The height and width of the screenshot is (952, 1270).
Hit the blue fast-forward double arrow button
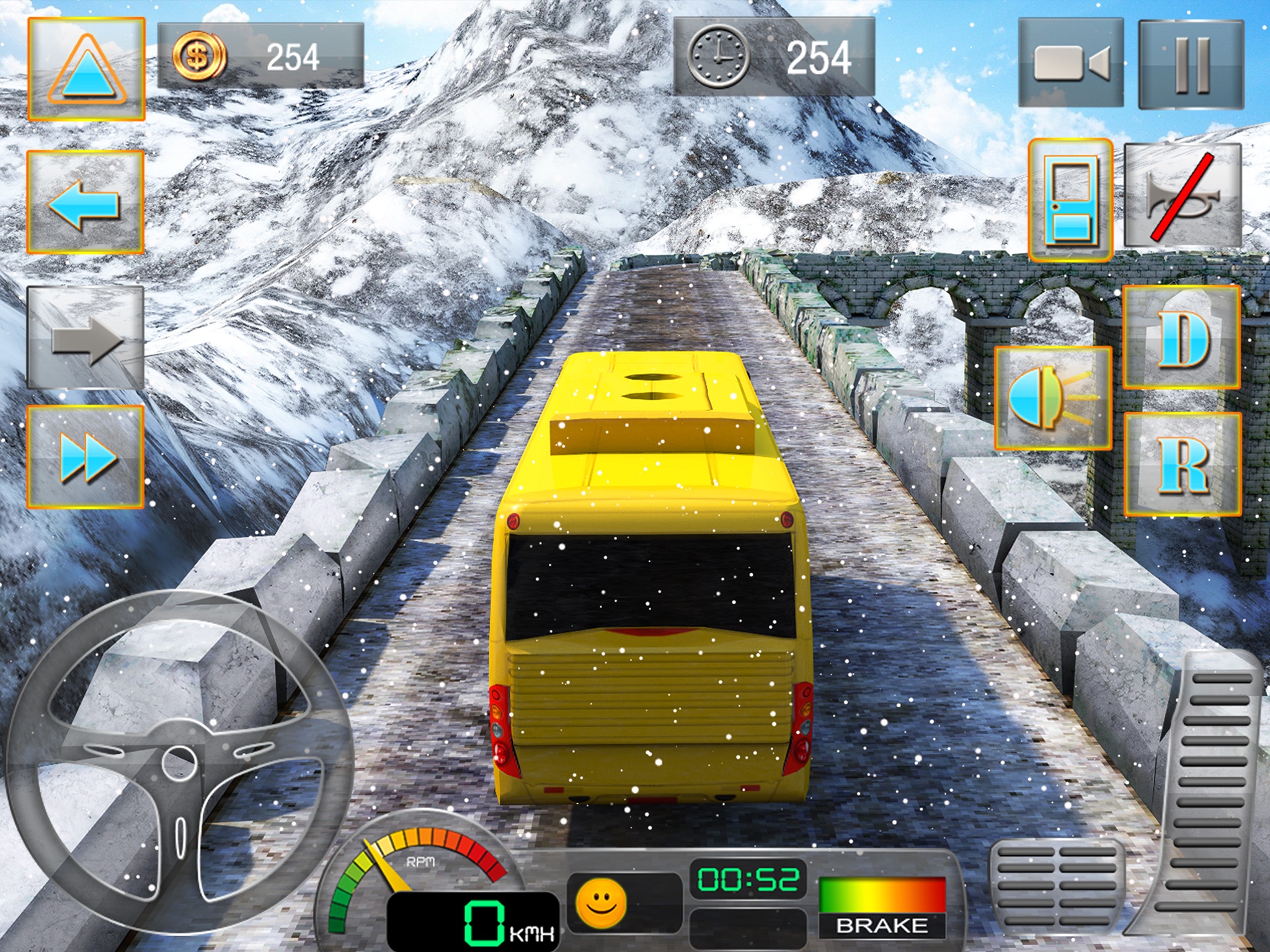85,457
